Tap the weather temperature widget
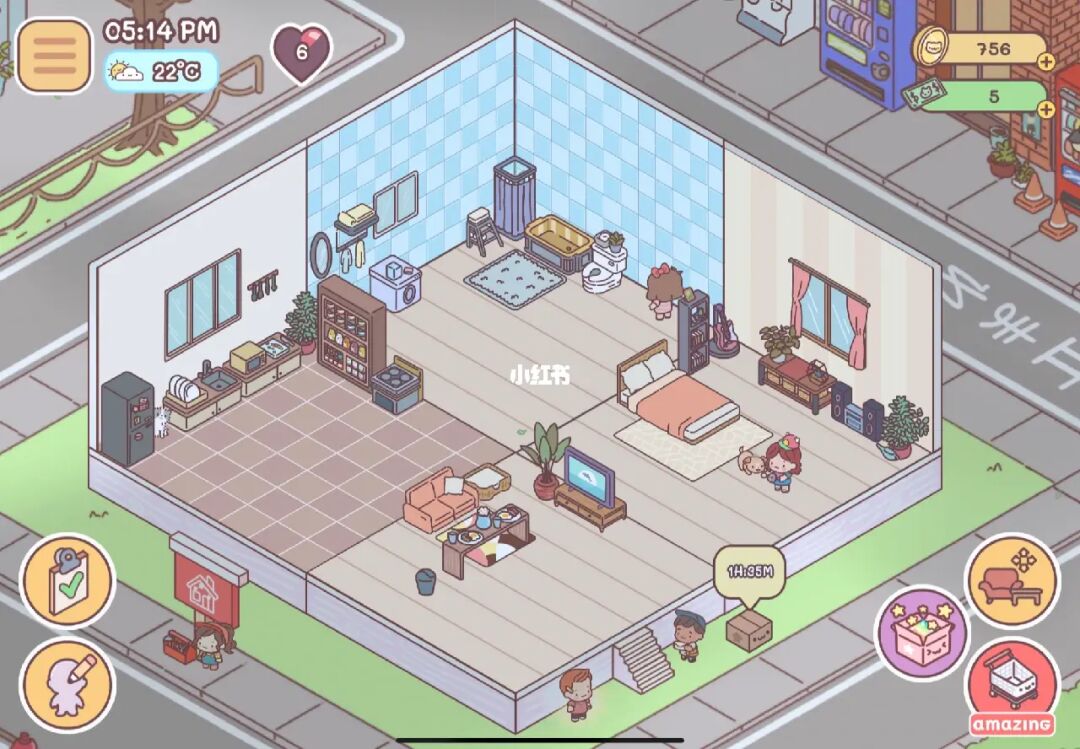The height and width of the screenshot is (749, 1080). tap(160, 72)
